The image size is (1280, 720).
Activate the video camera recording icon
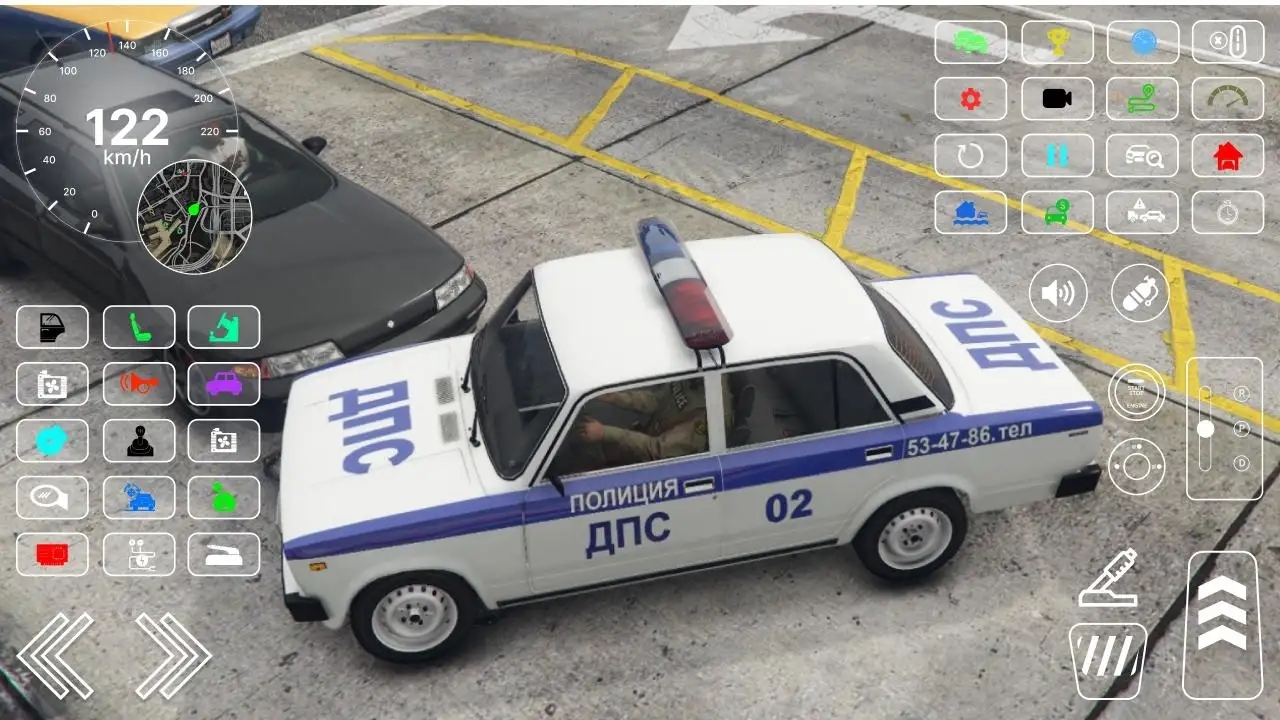[x=1057, y=99]
